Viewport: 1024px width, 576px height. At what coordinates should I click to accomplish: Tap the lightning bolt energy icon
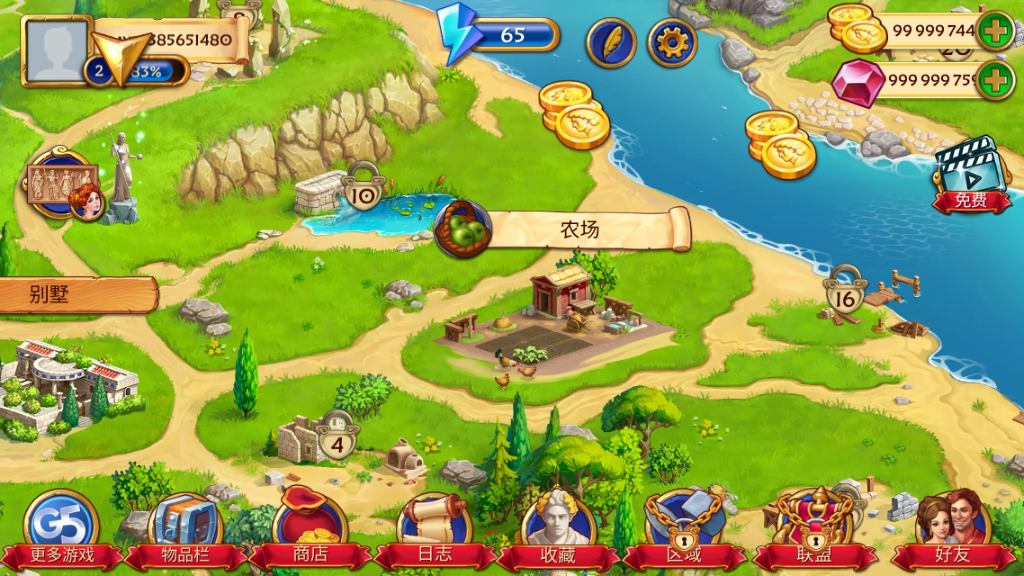458,35
